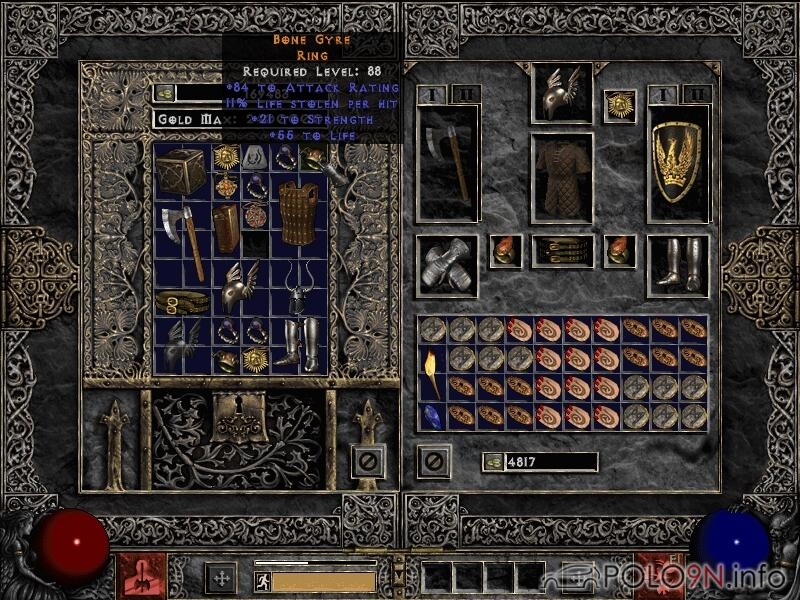Select the gold-buckled belt in stash
The height and width of the screenshot is (600, 800).
pos(181,301)
